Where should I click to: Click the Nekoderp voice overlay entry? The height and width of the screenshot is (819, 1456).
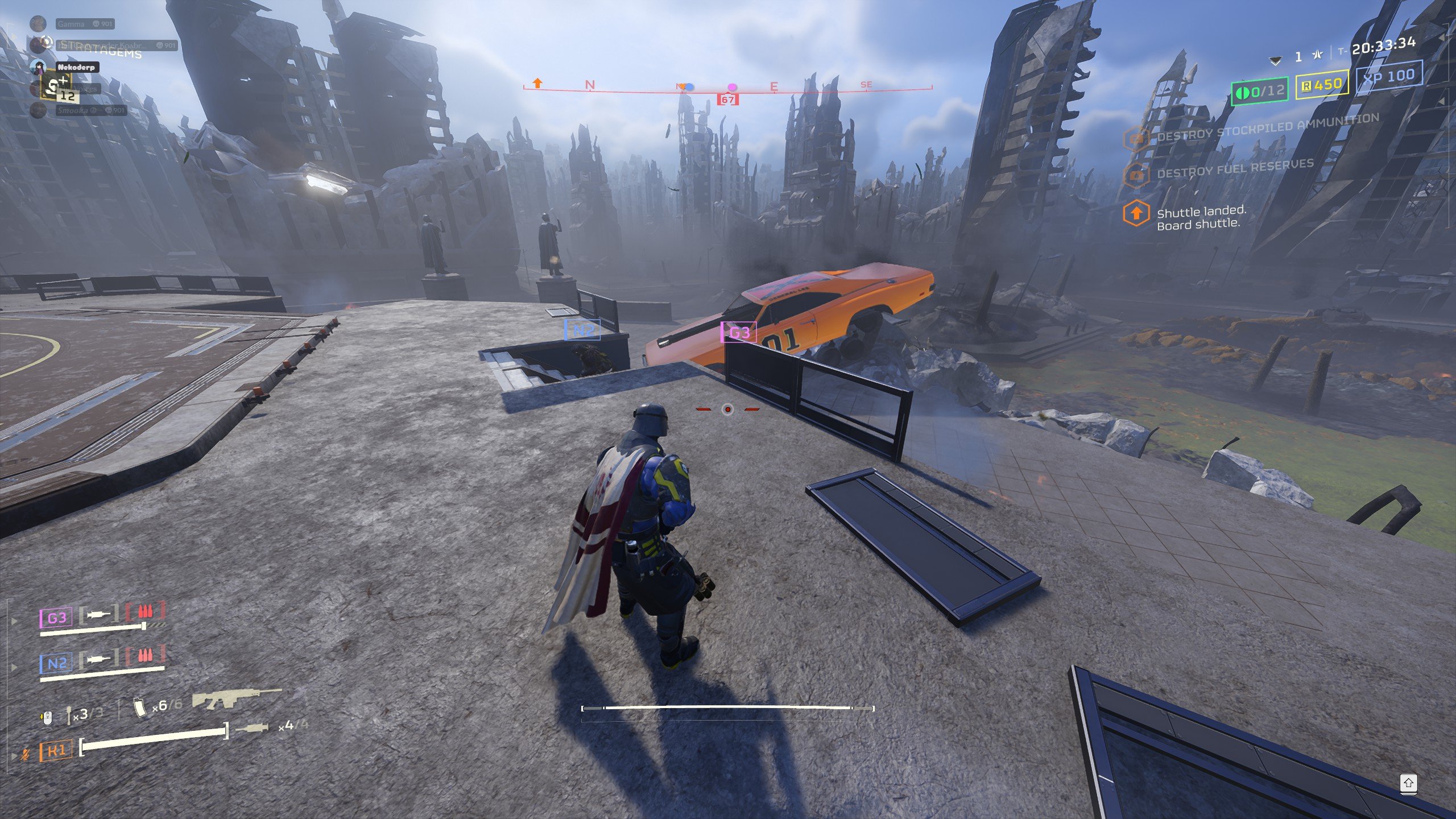[76, 67]
